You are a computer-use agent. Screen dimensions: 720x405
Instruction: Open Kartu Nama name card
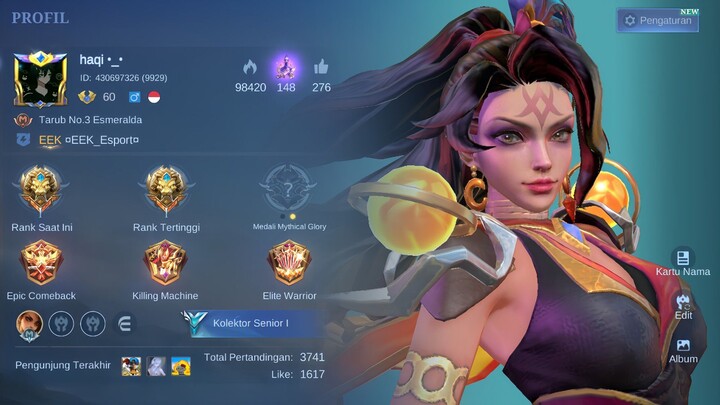(x=682, y=262)
